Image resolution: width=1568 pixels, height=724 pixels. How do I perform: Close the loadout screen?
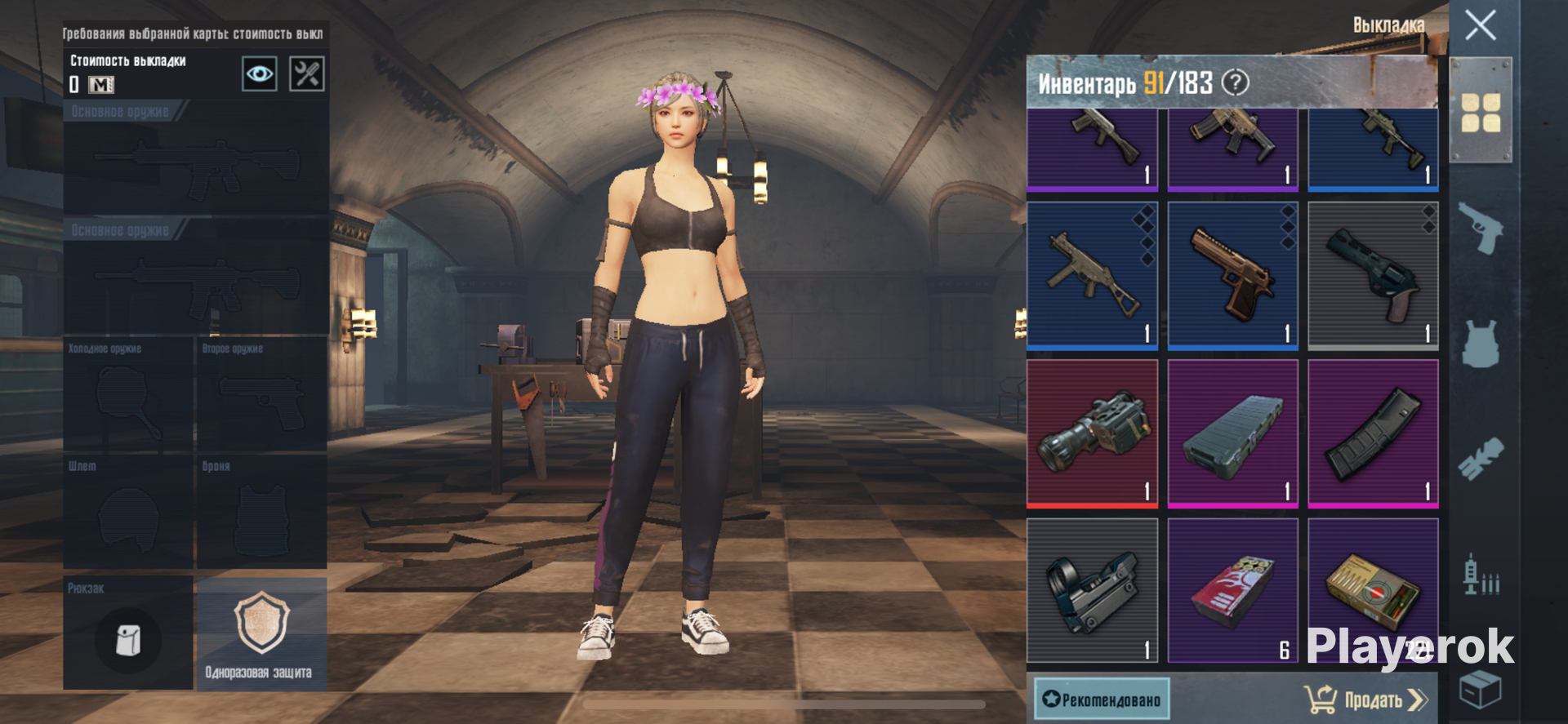[x=1480, y=25]
